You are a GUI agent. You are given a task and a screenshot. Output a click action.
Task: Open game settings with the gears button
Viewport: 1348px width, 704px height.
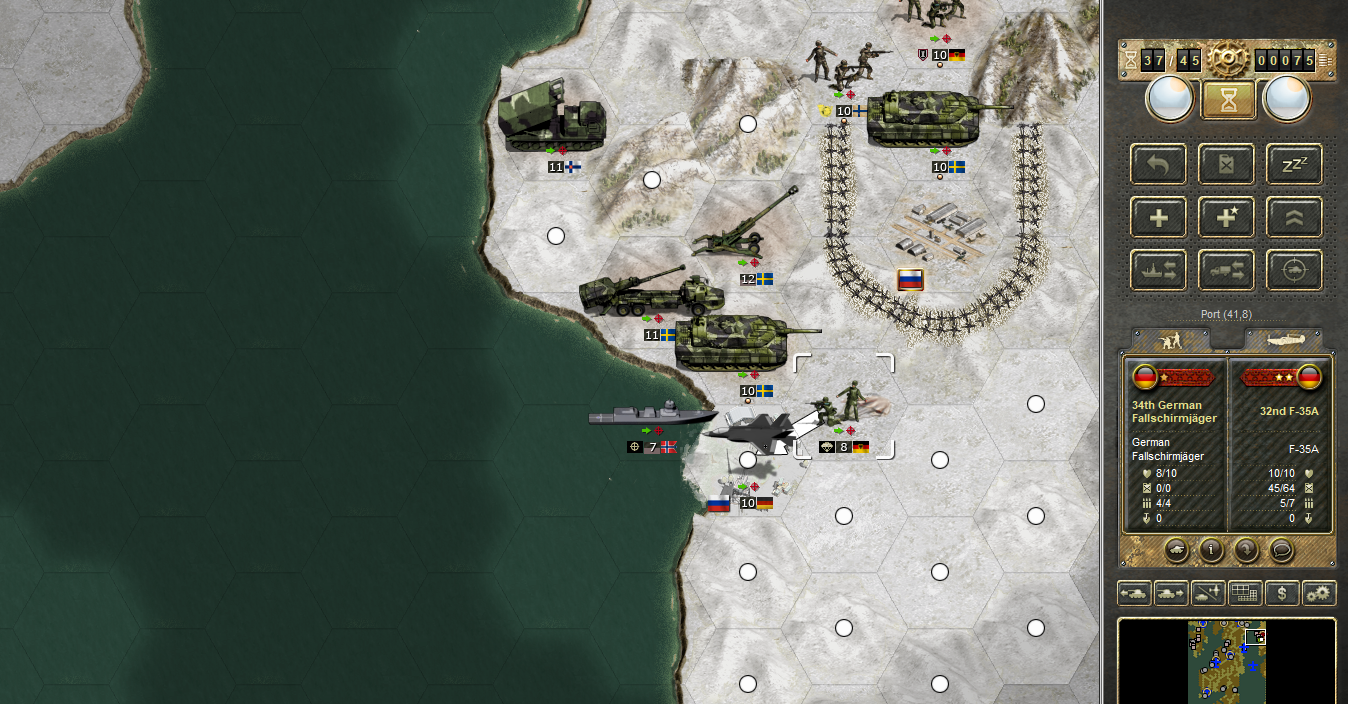click(x=1319, y=593)
